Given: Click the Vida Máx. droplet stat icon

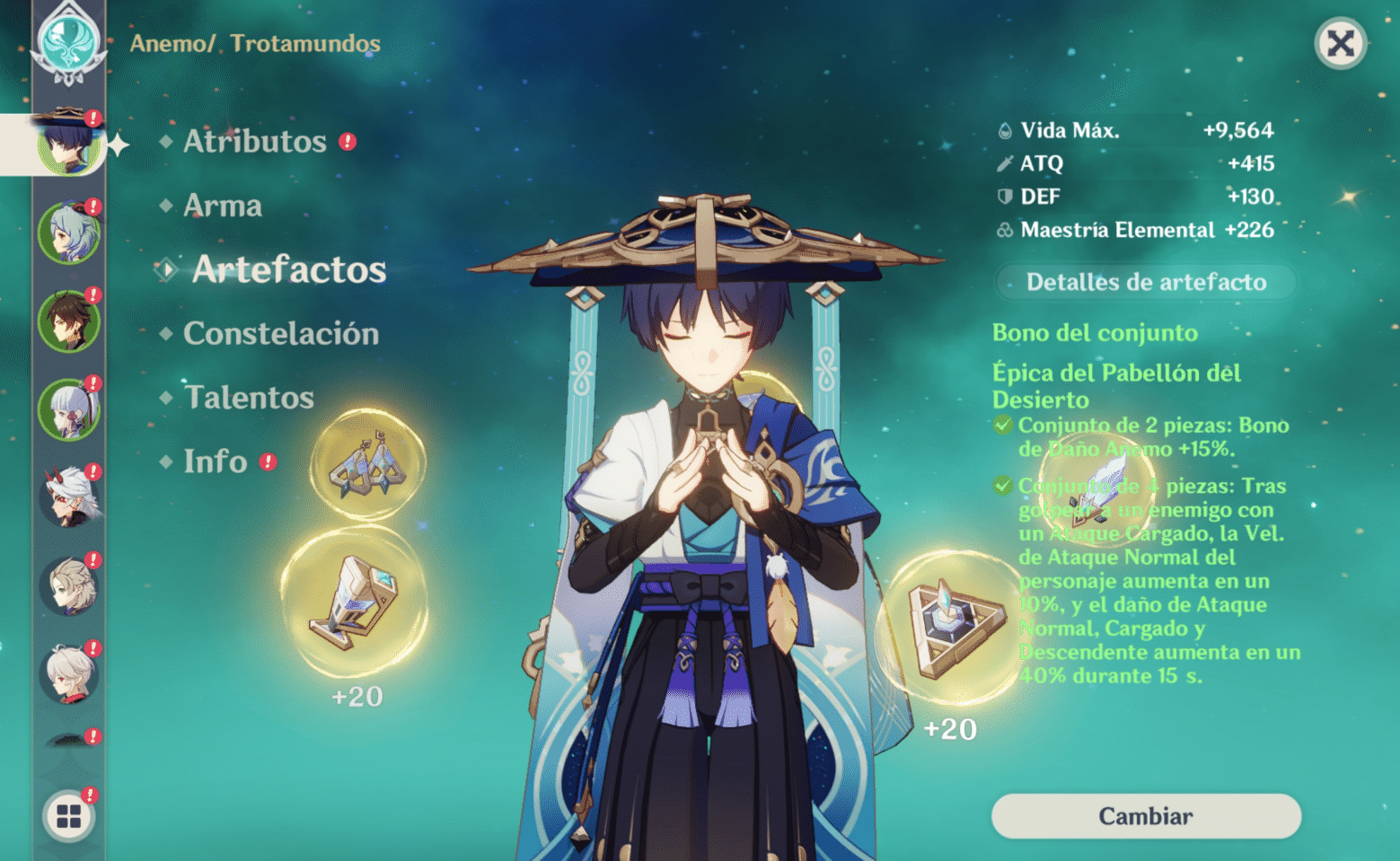Looking at the screenshot, I should tap(1005, 129).
